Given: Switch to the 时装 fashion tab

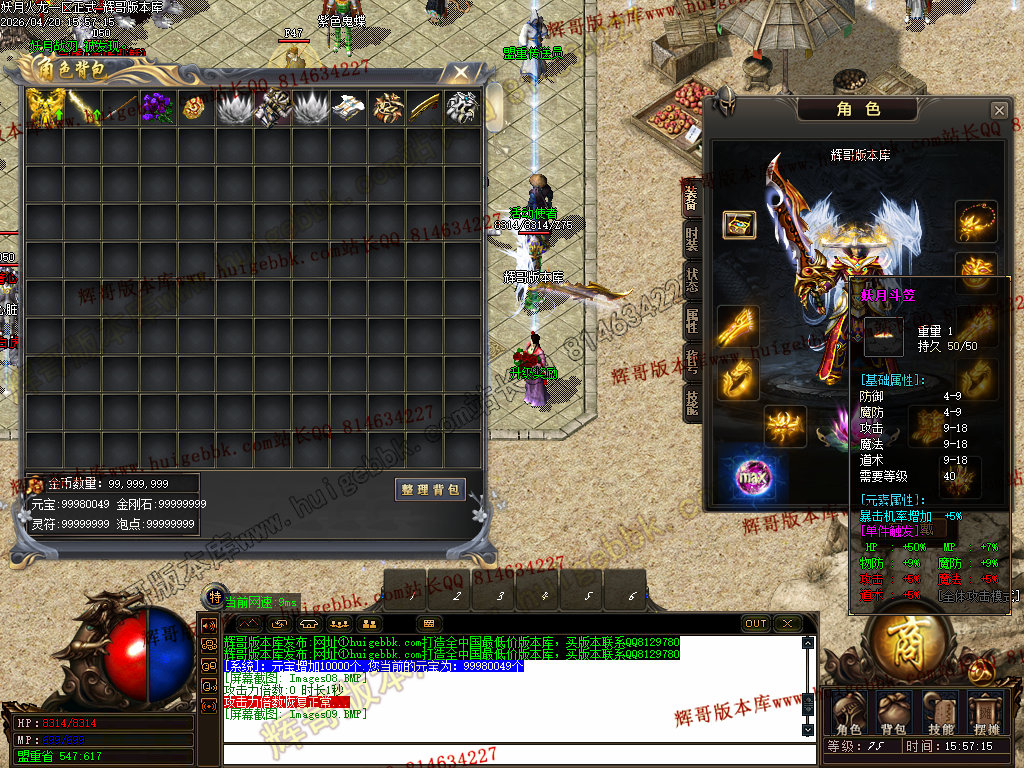Looking at the screenshot, I should click(x=692, y=239).
